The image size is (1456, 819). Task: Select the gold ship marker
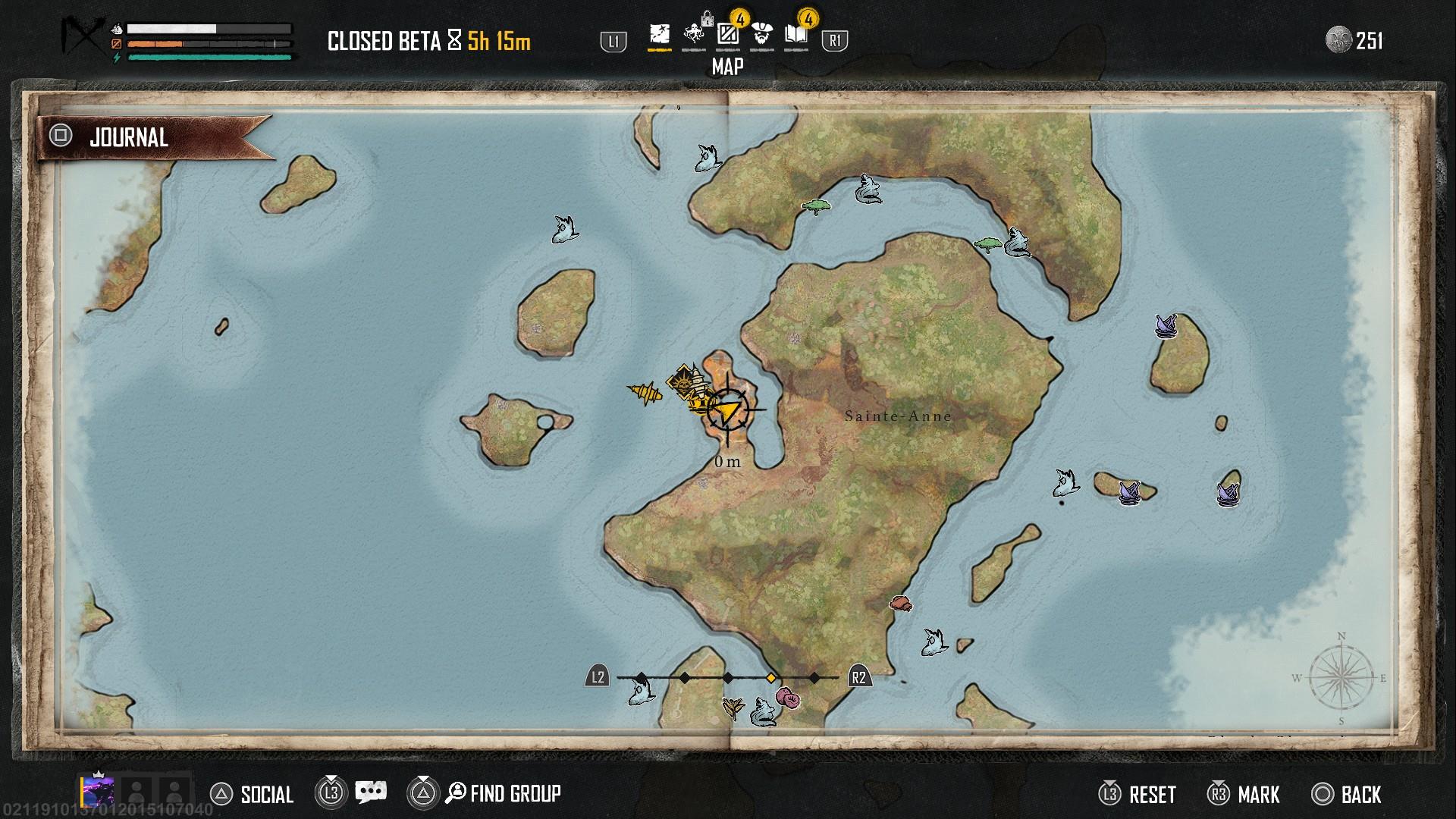coord(645,392)
